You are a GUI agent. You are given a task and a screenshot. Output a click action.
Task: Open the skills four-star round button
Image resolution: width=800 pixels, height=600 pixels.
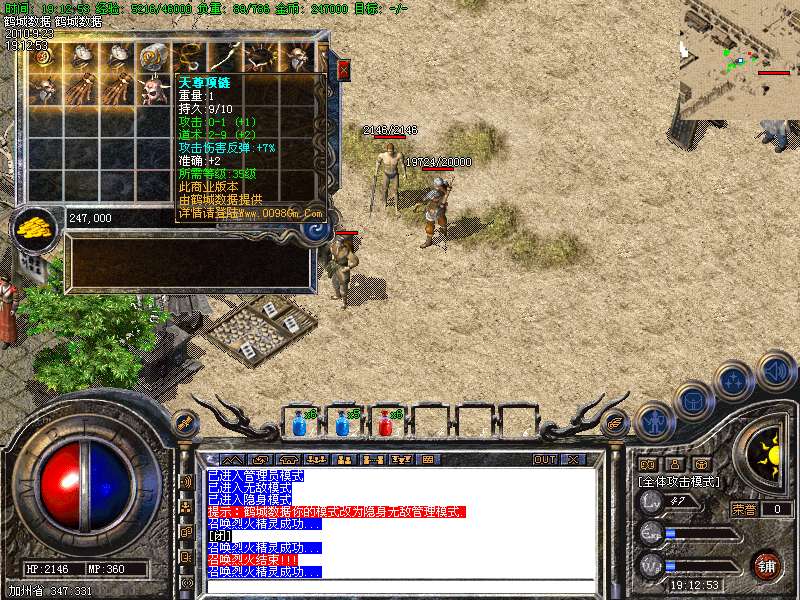pos(735,381)
